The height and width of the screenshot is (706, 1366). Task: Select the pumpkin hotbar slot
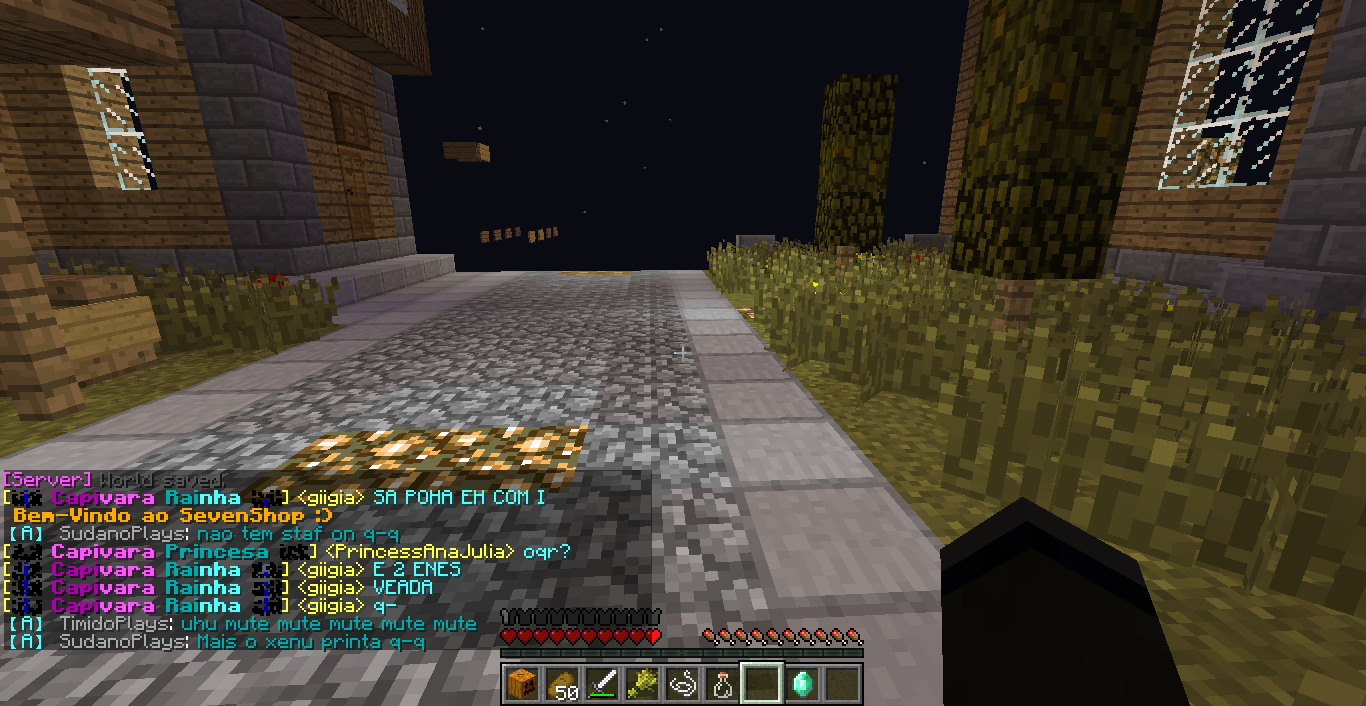coord(522,684)
